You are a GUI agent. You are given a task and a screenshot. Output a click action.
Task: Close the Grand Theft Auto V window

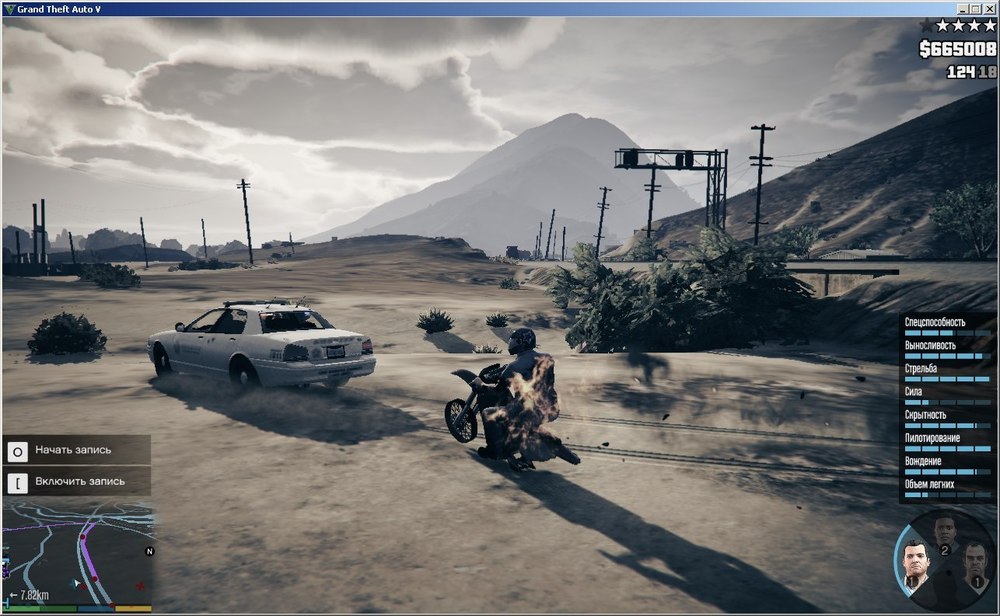point(990,8)
